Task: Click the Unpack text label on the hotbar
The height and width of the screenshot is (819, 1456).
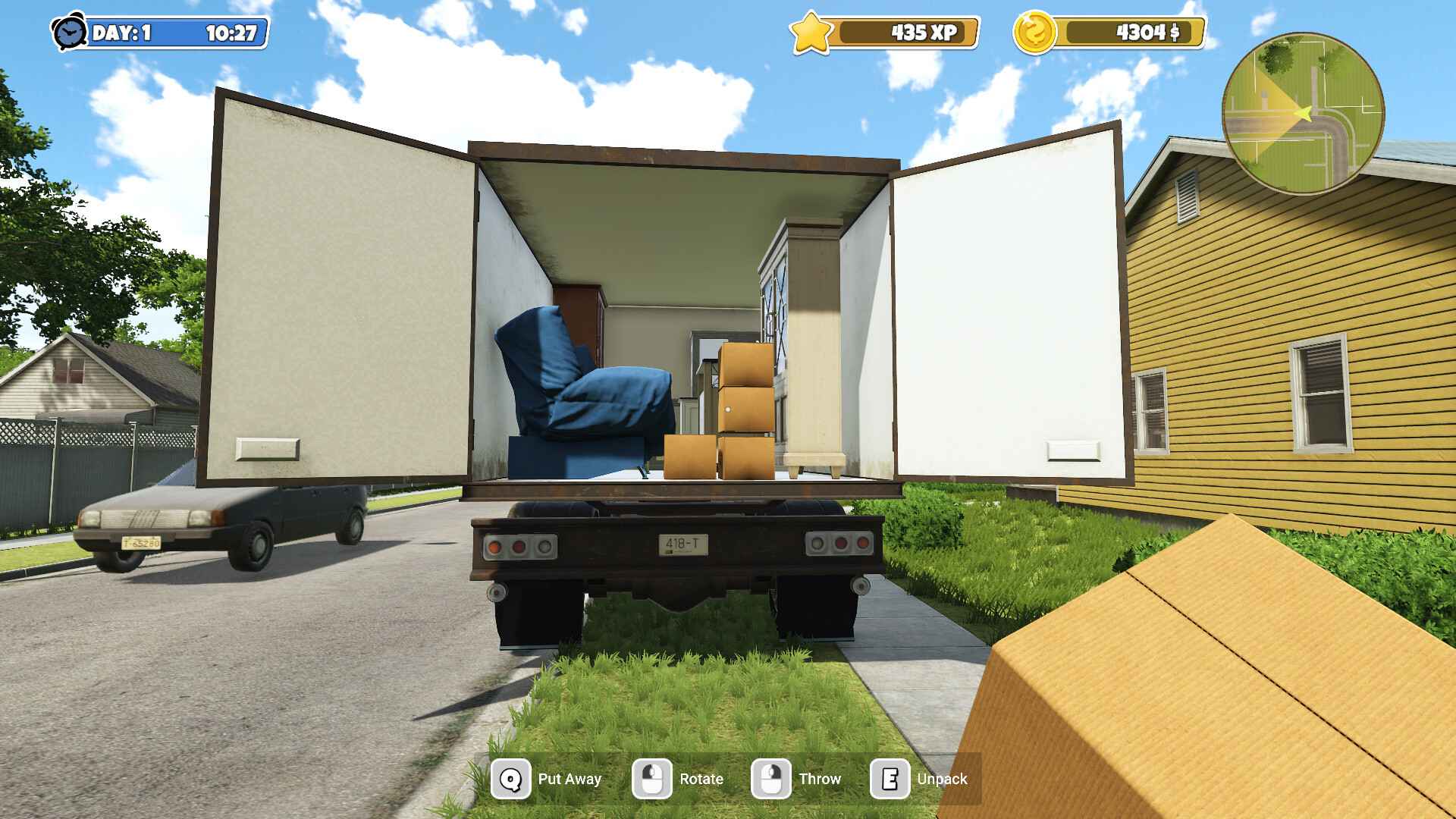Action: 942,778
